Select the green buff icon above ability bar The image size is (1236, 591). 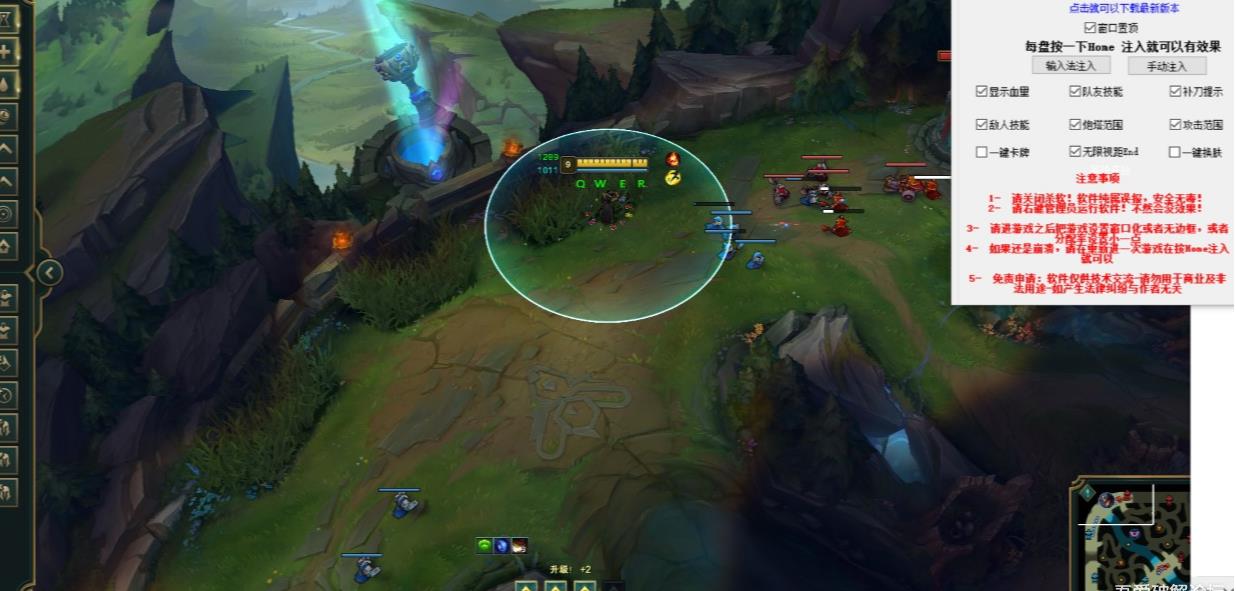pos(485,546)
